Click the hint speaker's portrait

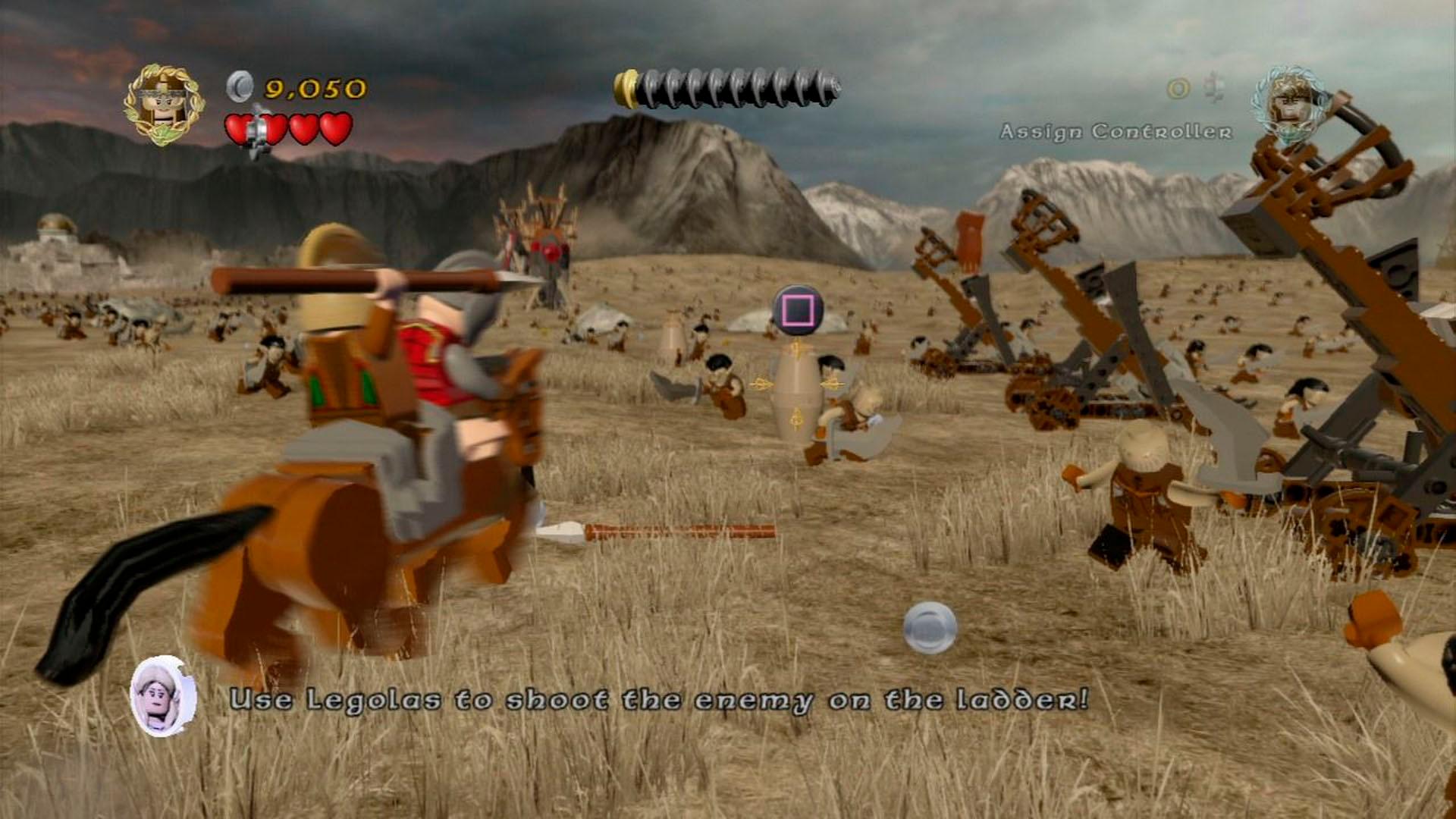[163, 696]
